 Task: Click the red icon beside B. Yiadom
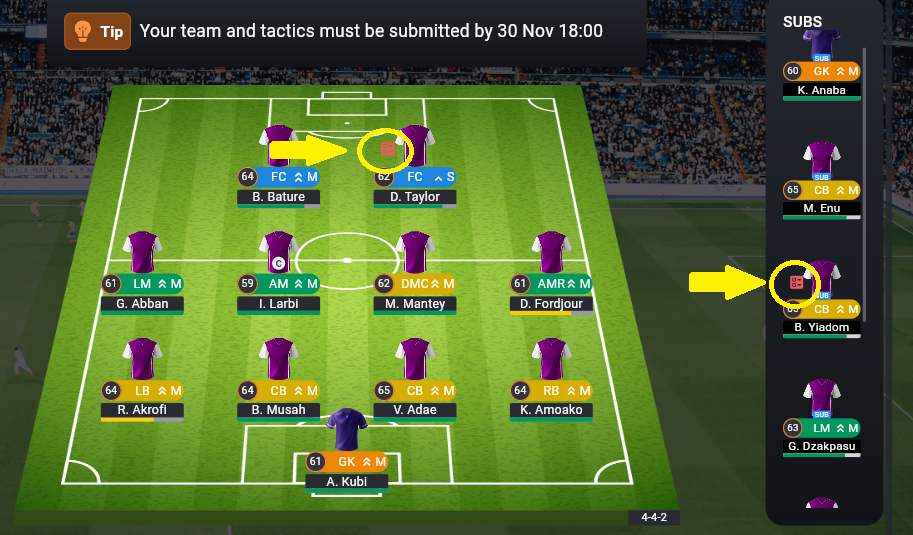pyautogui.click(x=797, y=283)
